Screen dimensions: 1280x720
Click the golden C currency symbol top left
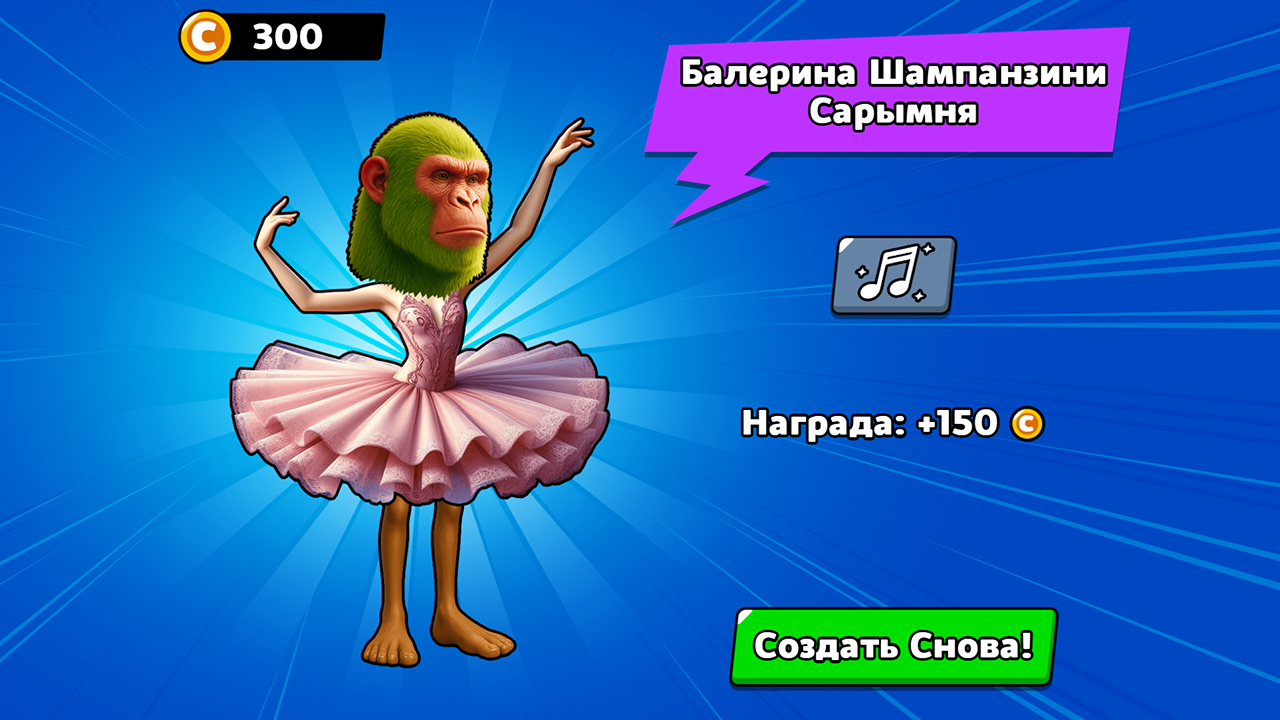[207, 36]
